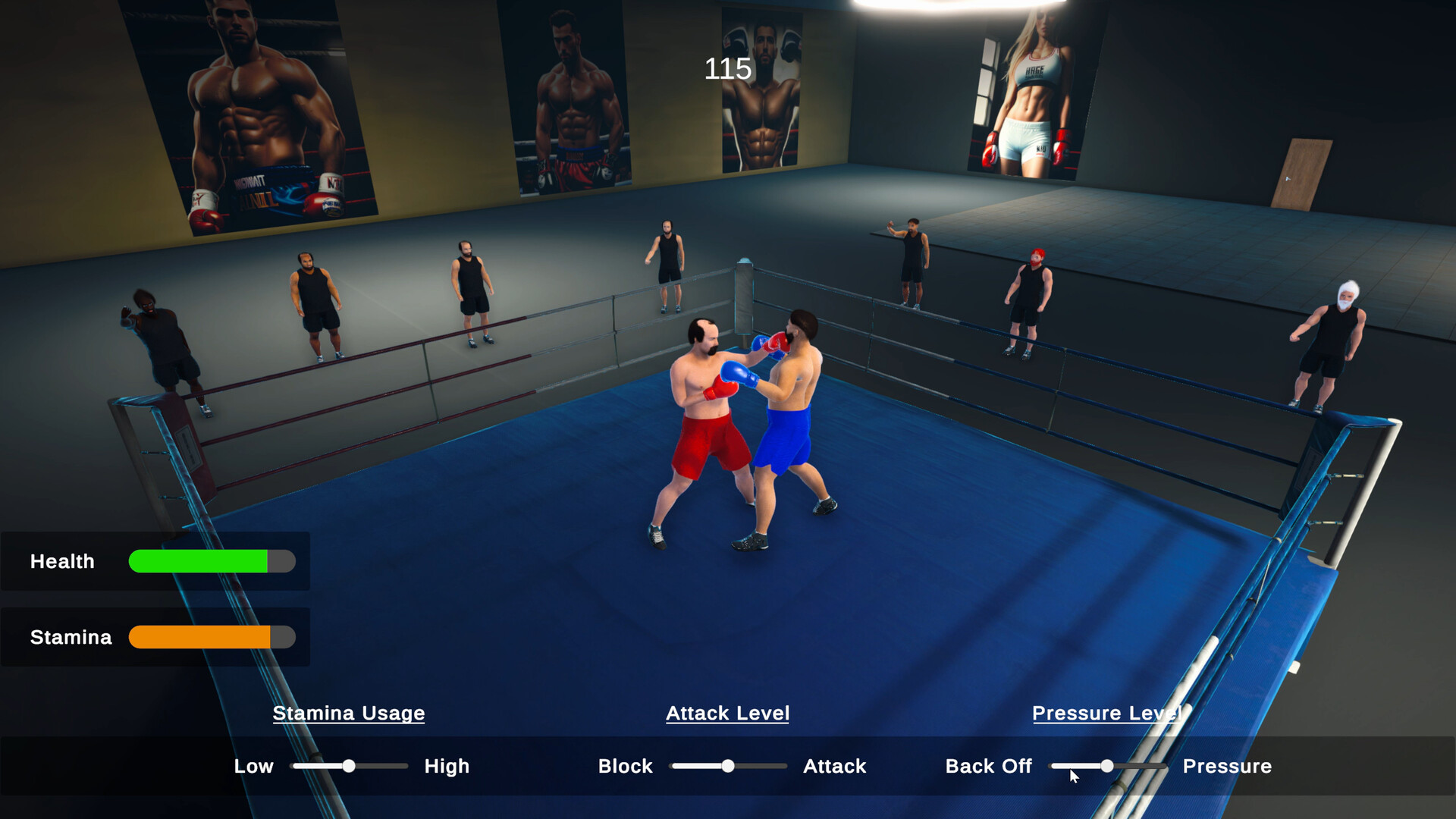Click the Attack label on Attack Level
The height and width of the screenshot is (819, 1456).
pos(834,766)
